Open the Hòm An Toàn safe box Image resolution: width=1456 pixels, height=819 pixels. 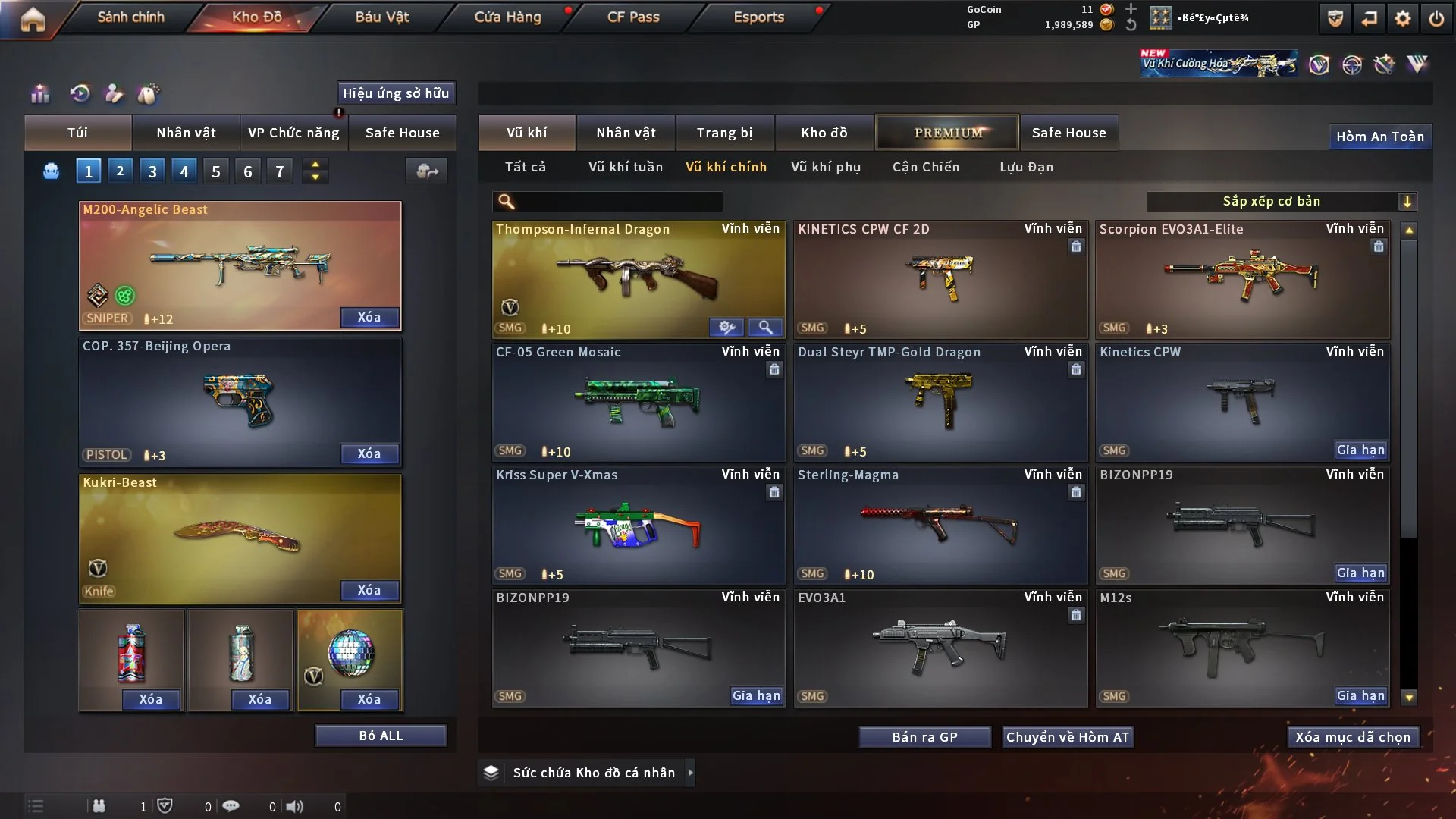coord(1379,136)
